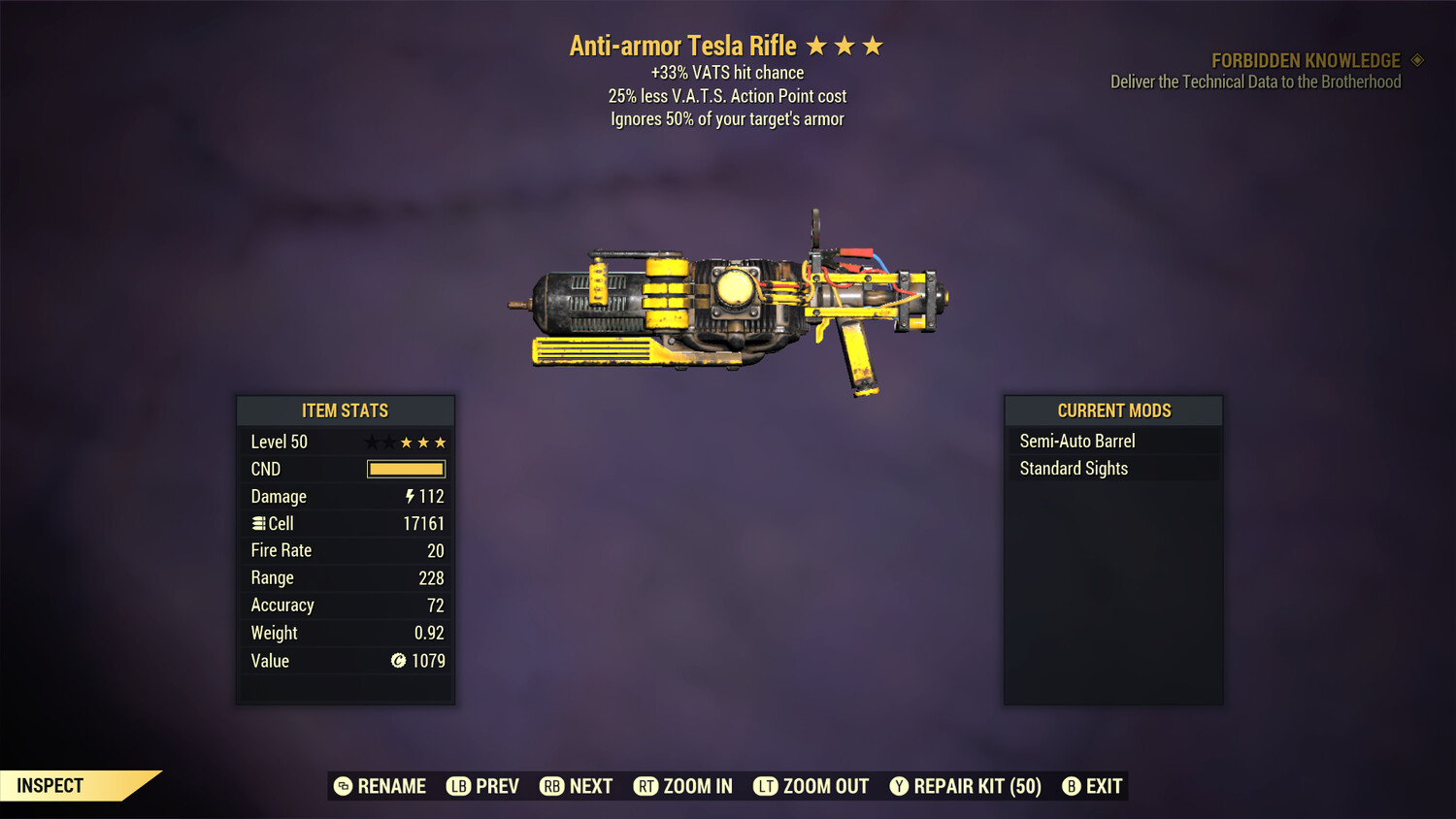Click the rename circle button icon
The width and height of the screenshot is (1456, 819).
[342, 786]
